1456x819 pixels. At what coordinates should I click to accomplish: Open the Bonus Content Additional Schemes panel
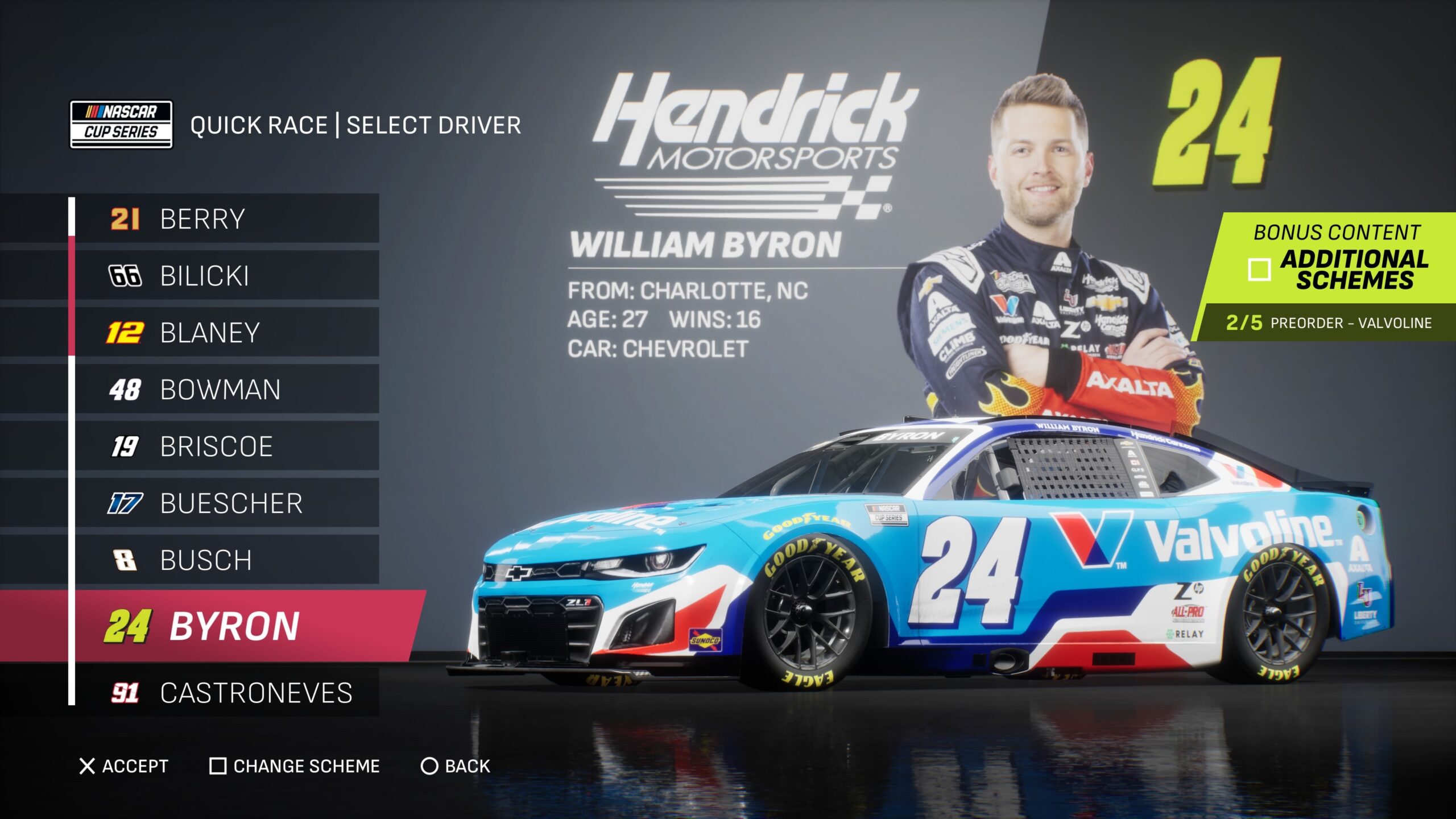(1337, 259)
